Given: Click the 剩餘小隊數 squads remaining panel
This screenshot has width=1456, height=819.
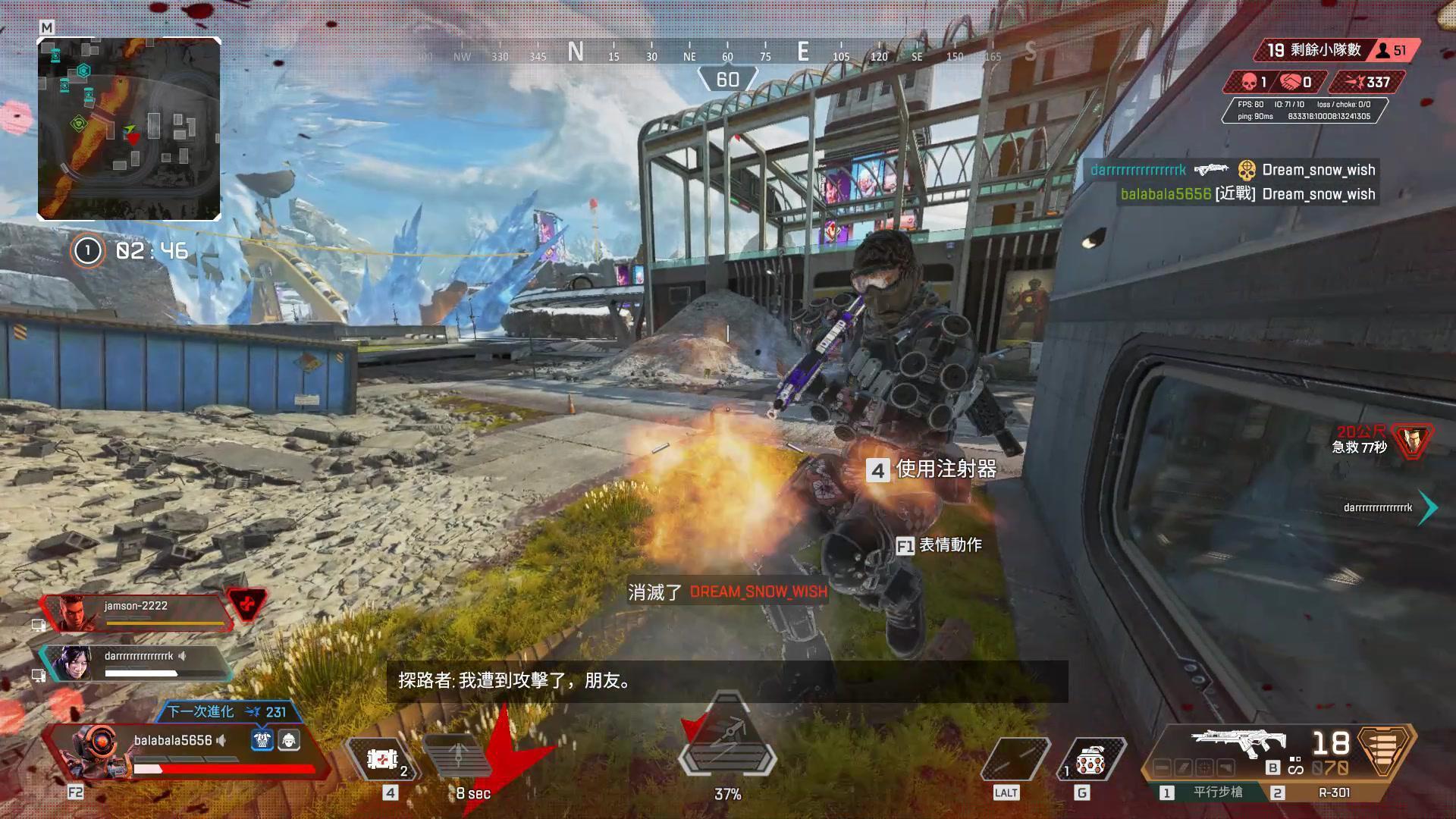Looking at the screenshot, I should (1335, 51).
